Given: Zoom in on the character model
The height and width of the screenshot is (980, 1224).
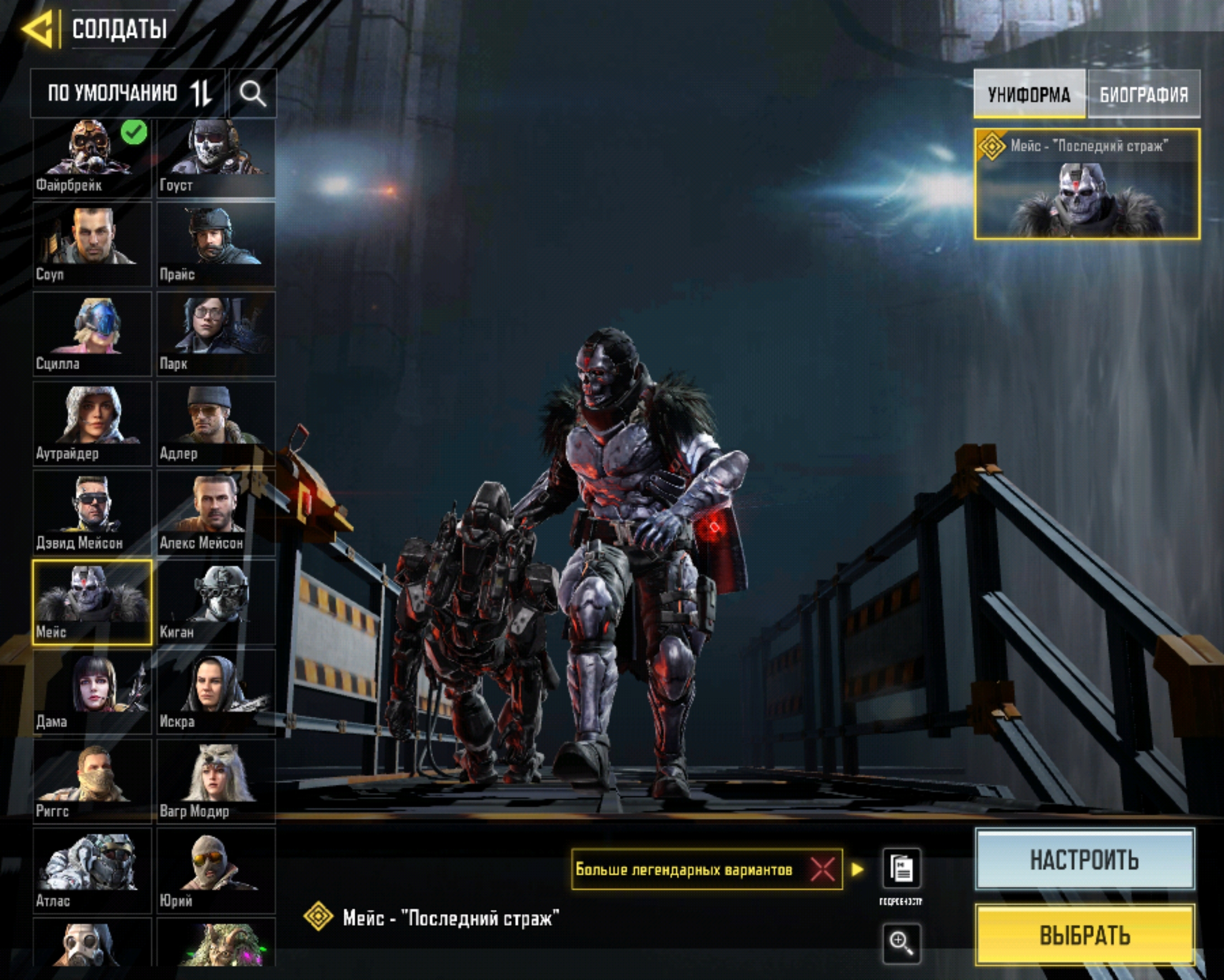Looking at the screenshot, I should [901, 943].
